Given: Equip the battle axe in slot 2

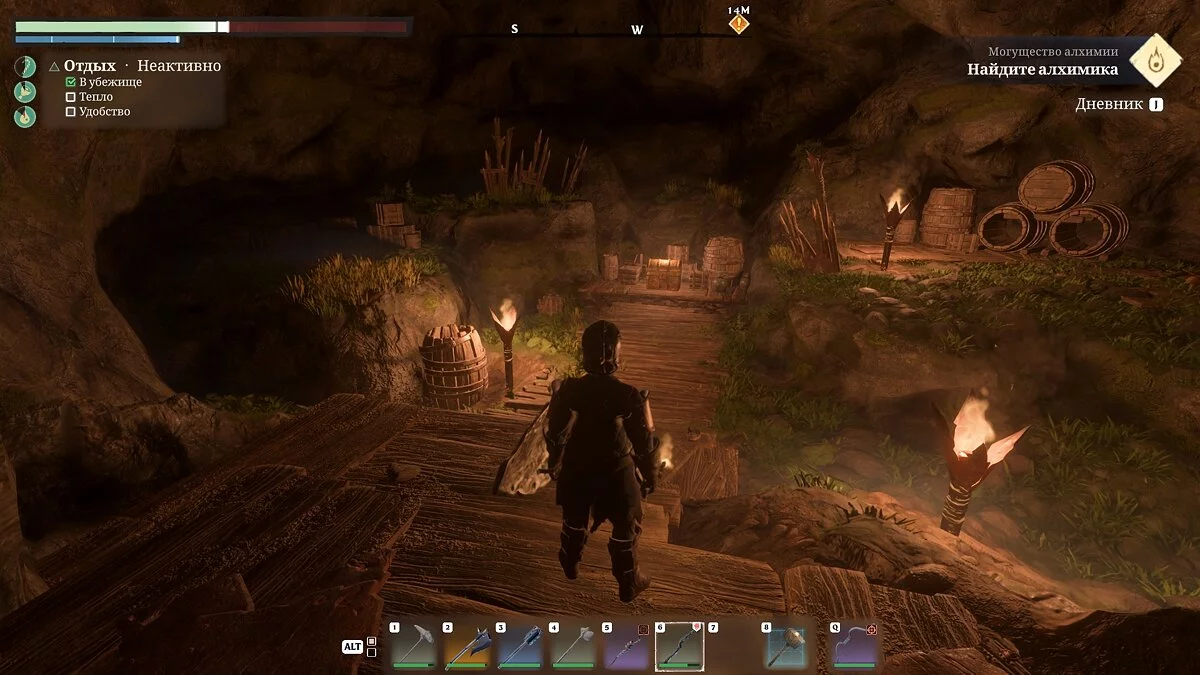Looking at the screenshot, I should click(x=465, y=645).
